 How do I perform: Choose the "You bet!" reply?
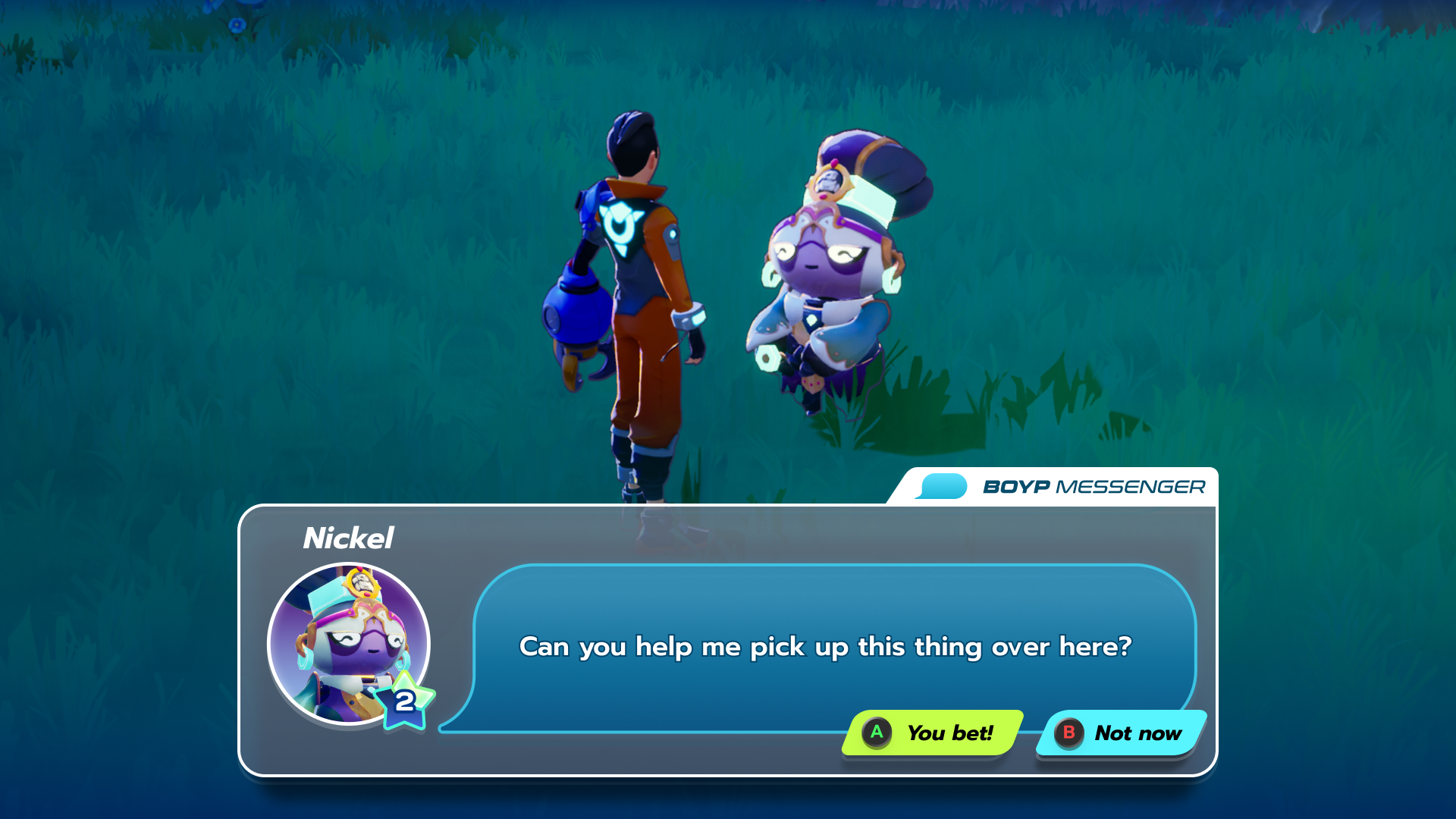click(x=932, y=733)
